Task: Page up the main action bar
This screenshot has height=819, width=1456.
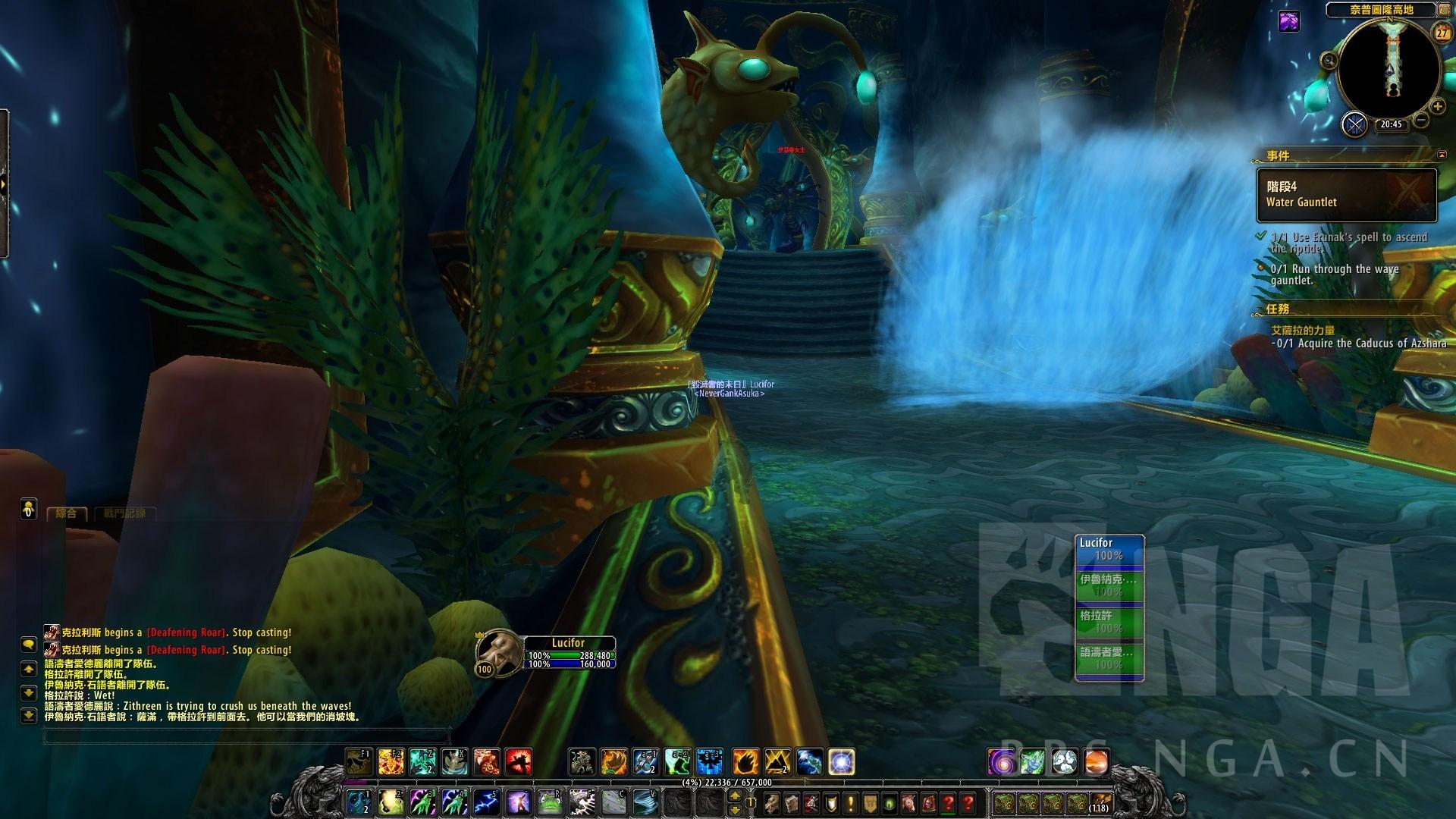Action: click(x=735, y=795)
